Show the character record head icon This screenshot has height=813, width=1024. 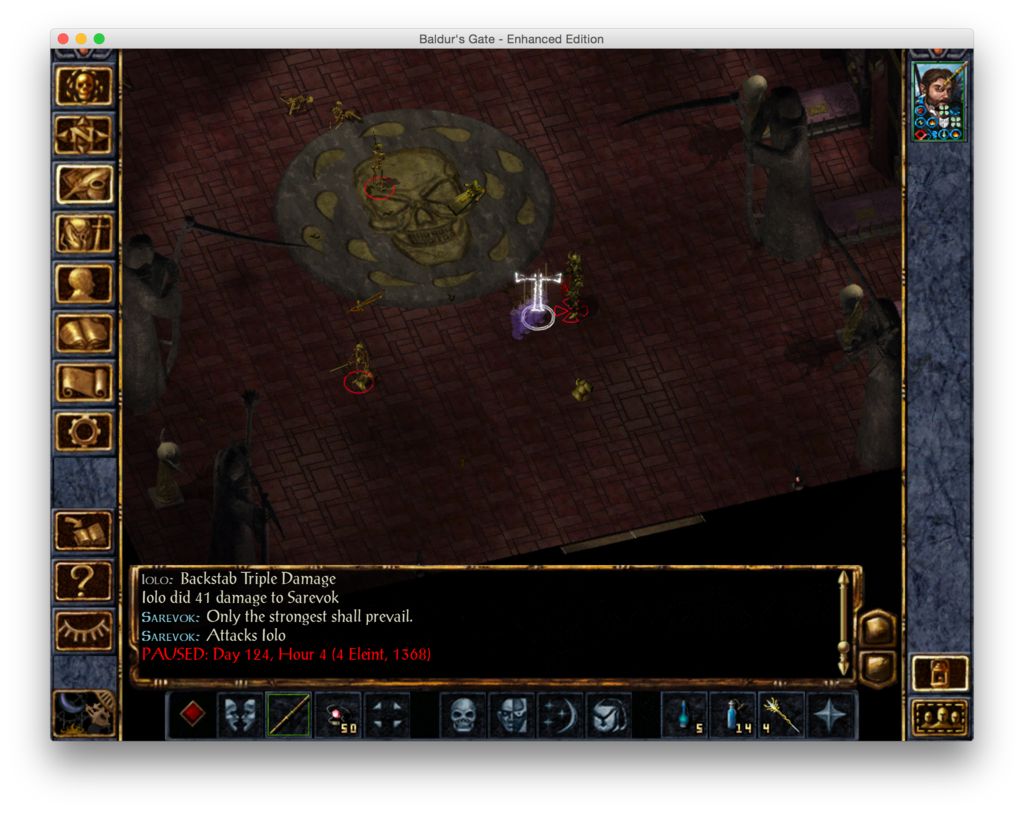tap(84, 283)
